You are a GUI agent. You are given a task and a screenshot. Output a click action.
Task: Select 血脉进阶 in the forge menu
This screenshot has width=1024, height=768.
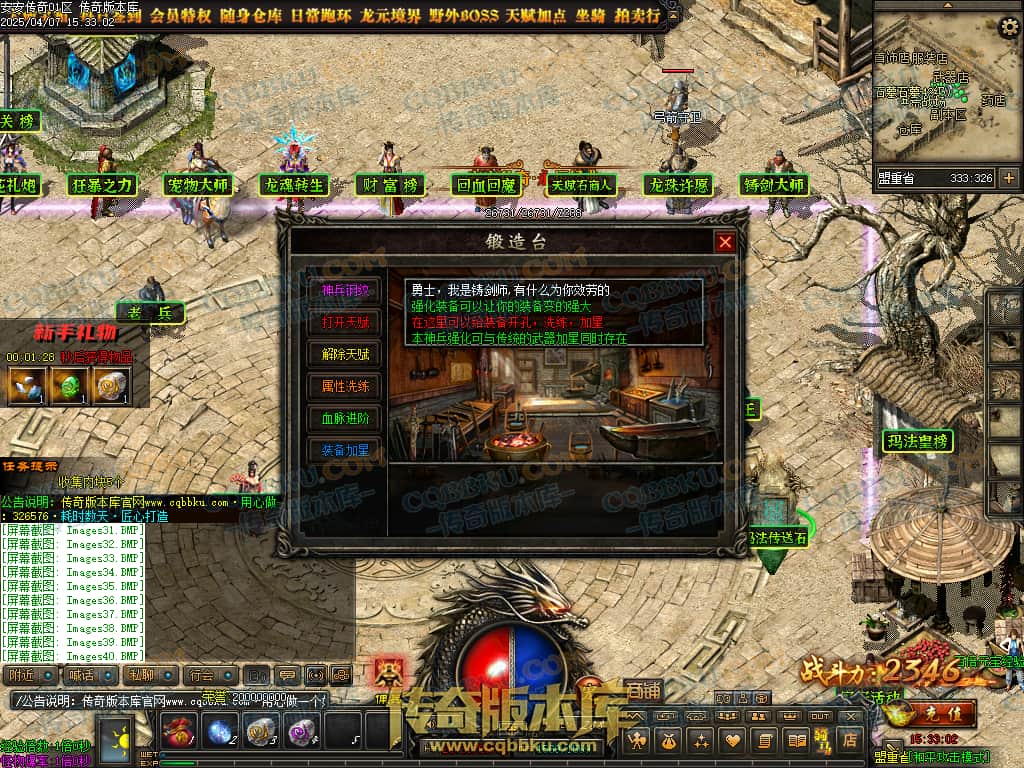click(345, 418)
